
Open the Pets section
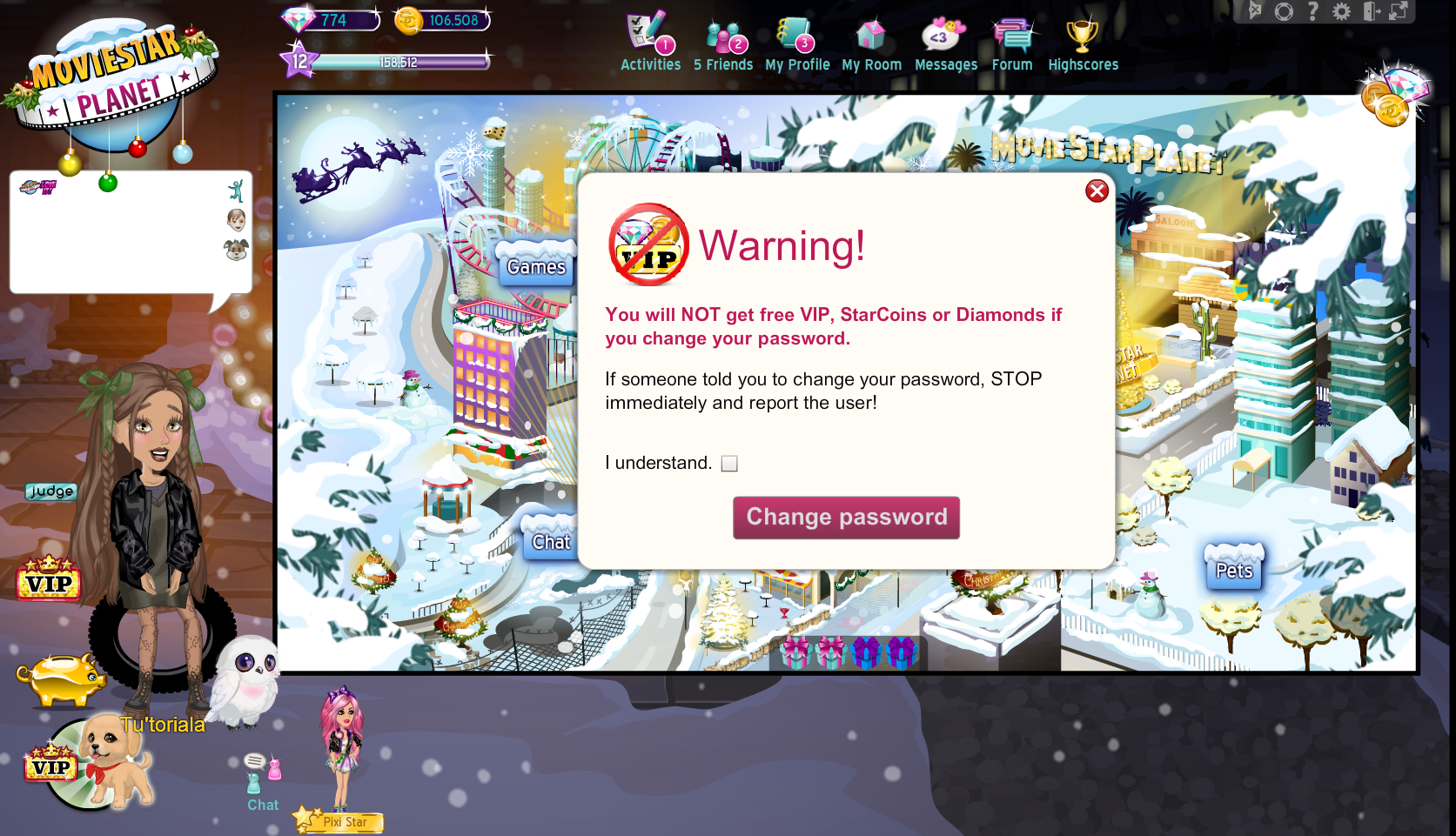tap(1232, 569)
